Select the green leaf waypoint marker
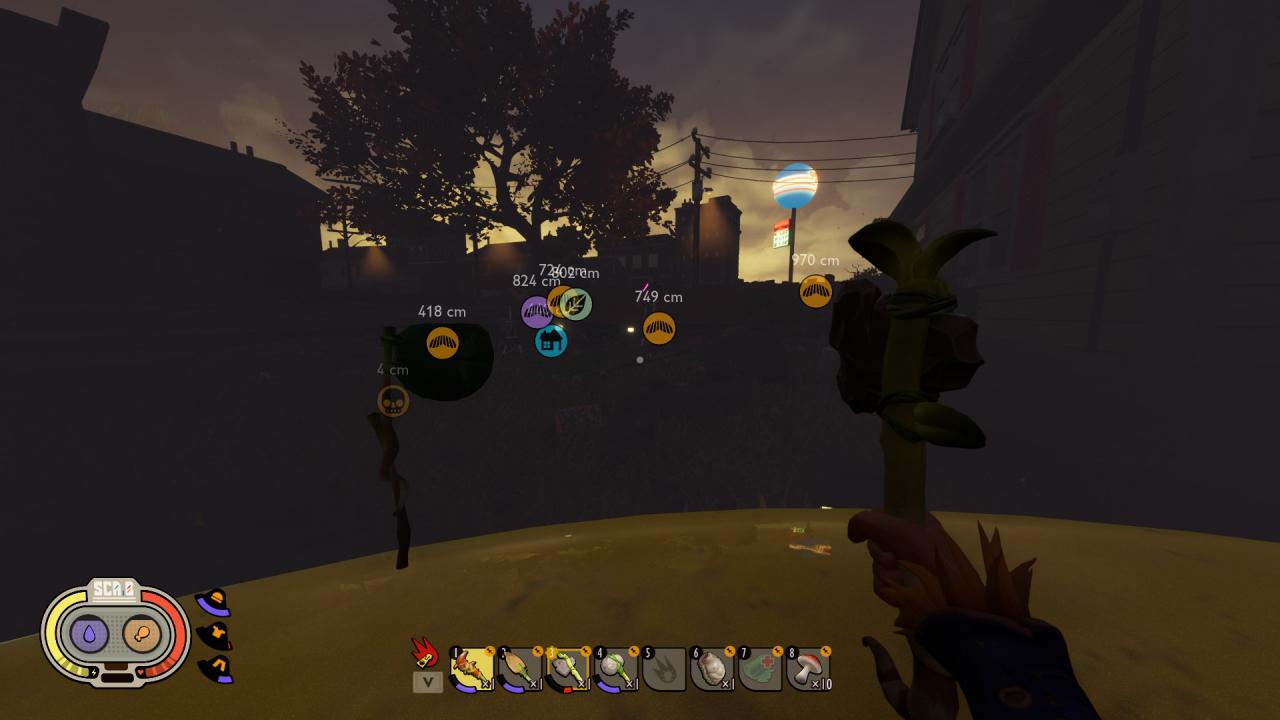Image resolution: width=1280 pixels, height=720 pixels. (577, 304)
